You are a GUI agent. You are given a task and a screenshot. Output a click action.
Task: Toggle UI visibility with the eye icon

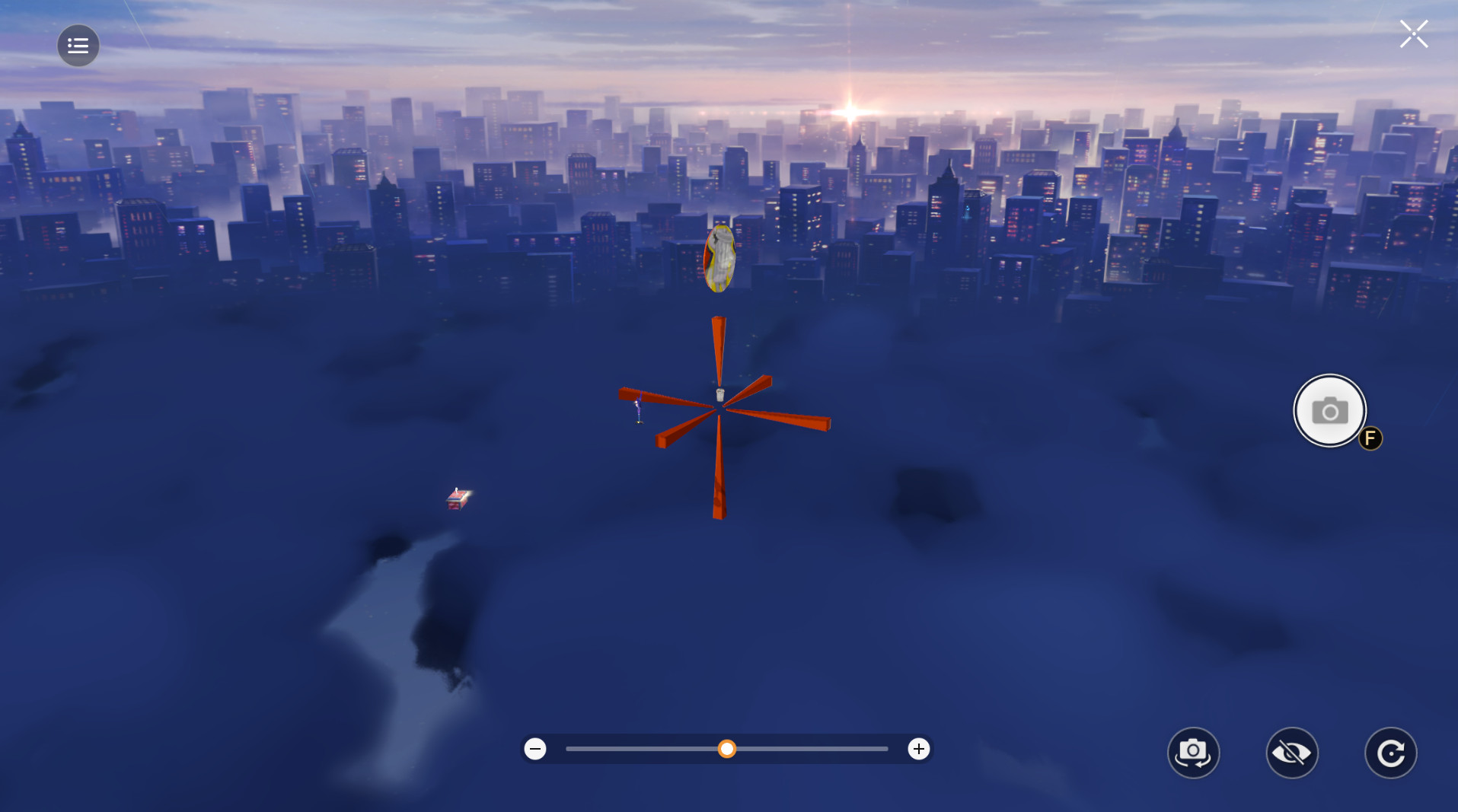1292,752
